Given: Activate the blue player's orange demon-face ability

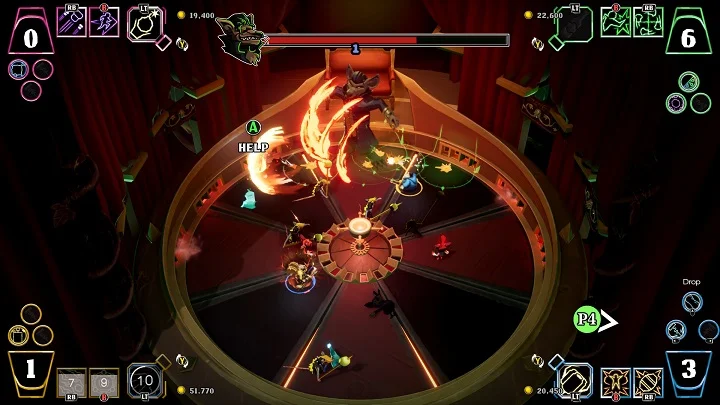Looking at the screenshot, I should coord(615,382).
